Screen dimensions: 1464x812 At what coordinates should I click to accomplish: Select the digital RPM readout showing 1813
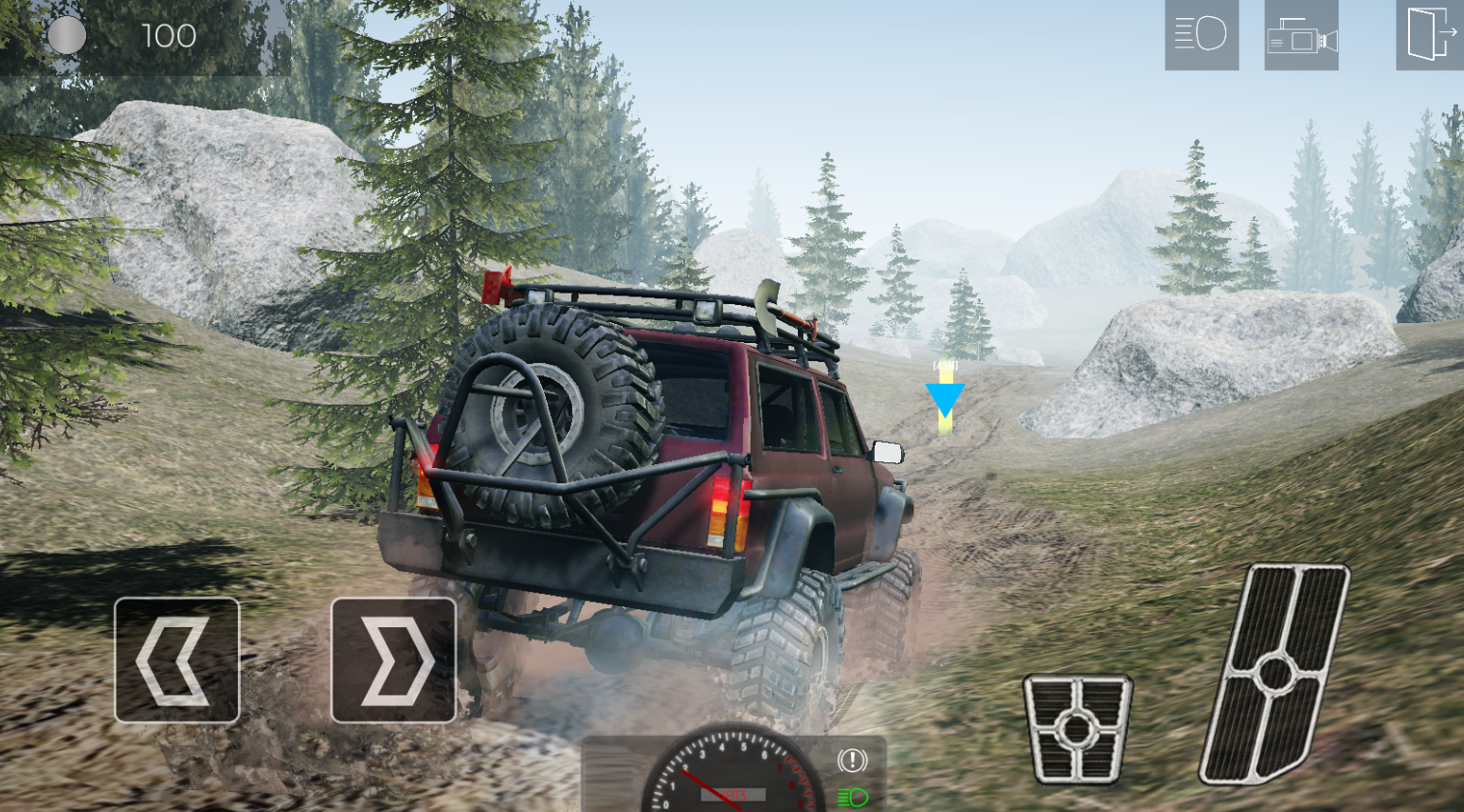tap(732, 795)
